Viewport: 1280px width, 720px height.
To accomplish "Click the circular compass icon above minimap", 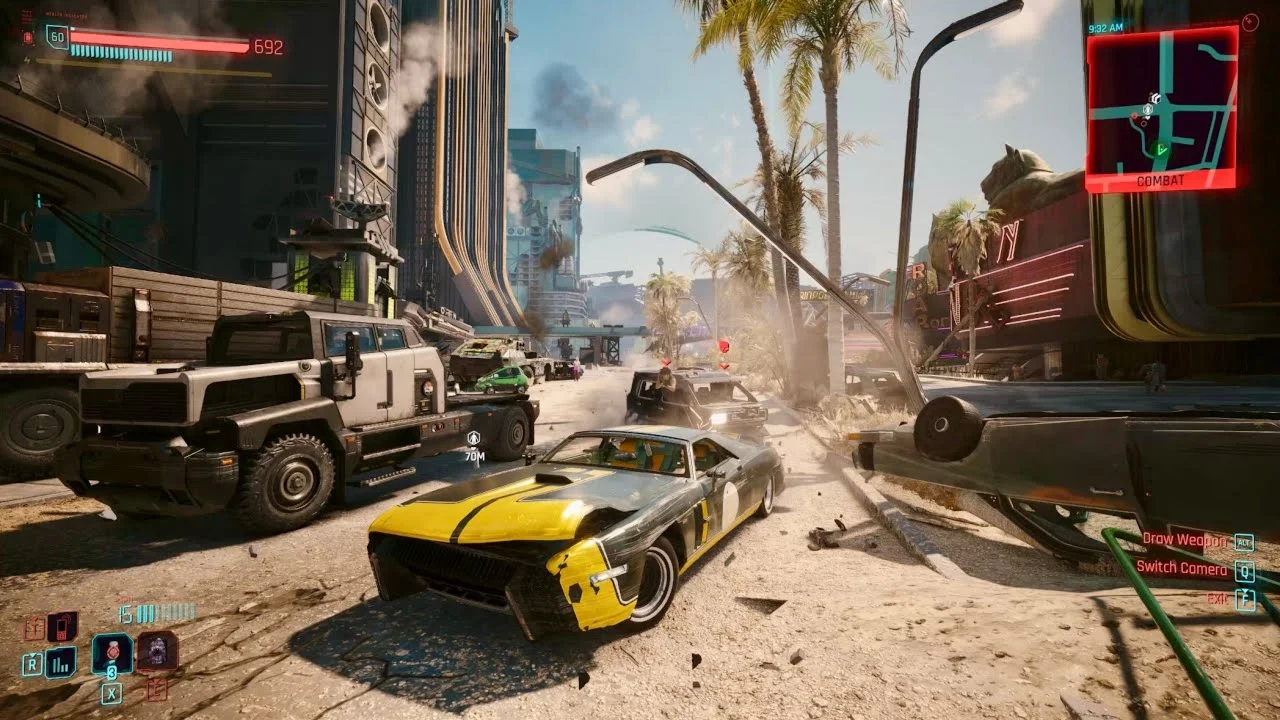I will tap(1249, 22).
